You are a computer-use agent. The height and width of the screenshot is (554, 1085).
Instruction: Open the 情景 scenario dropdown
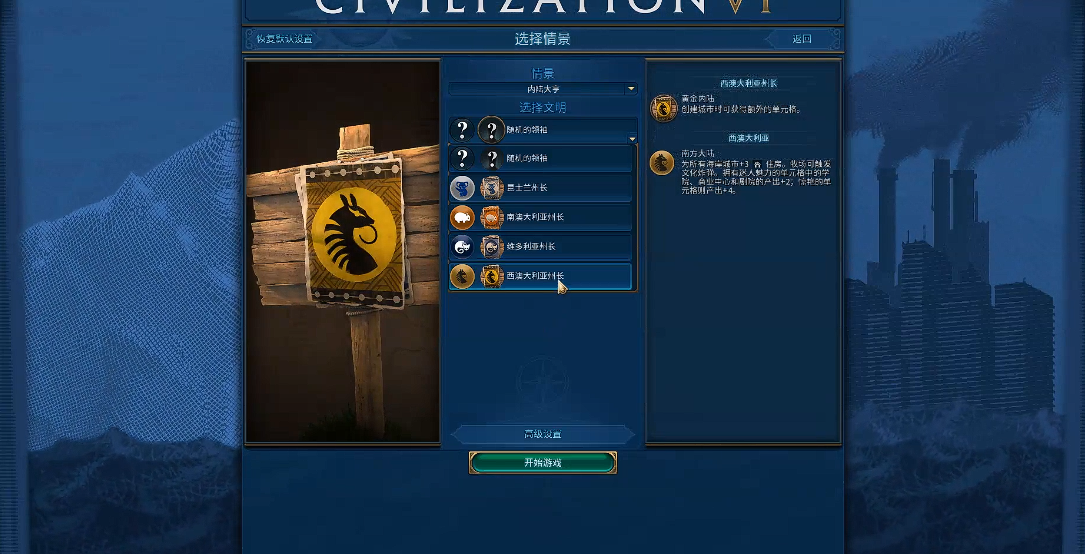(x=543, y=89)
